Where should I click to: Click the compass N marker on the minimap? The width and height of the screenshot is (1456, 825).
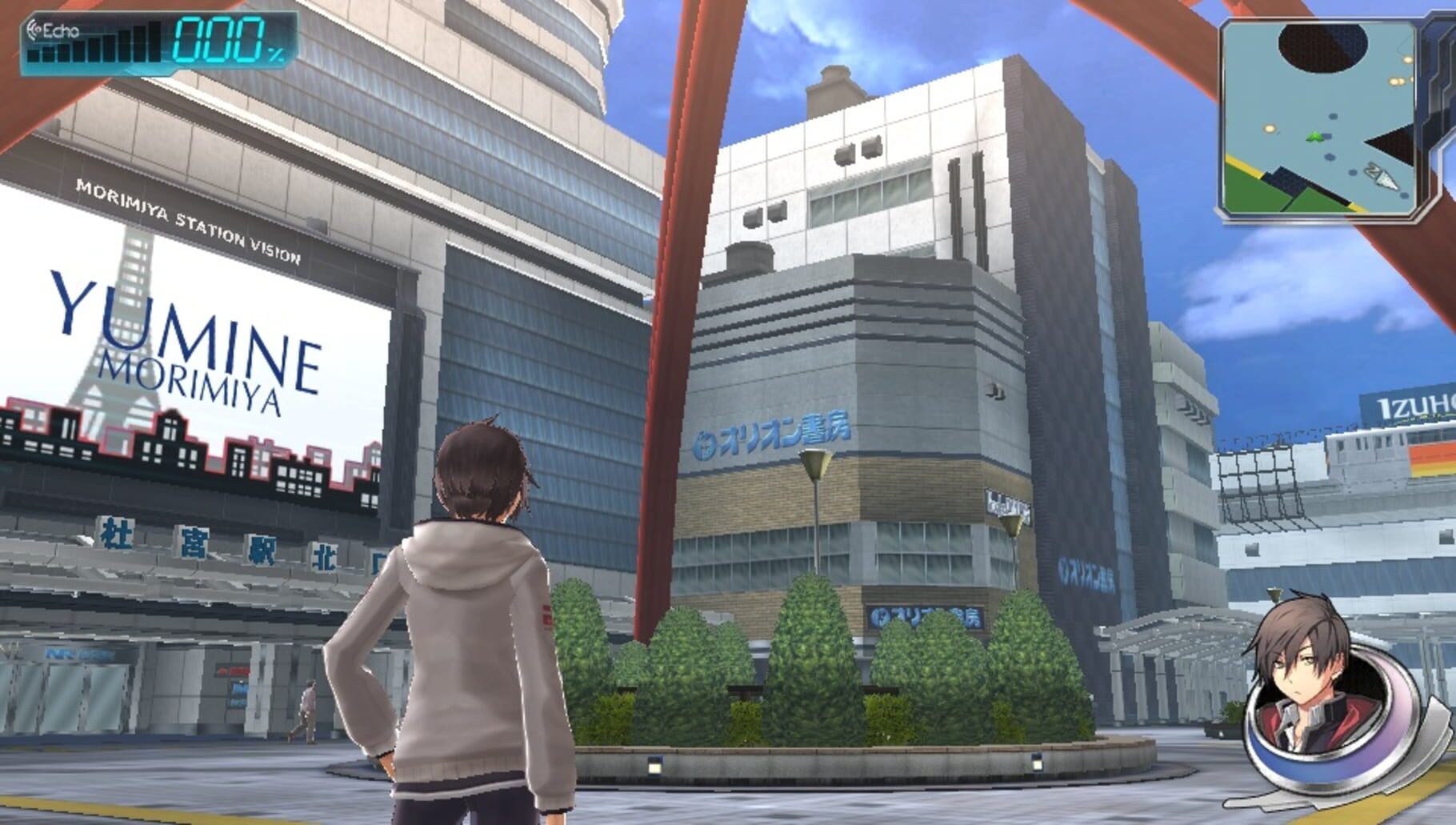click(1373, 170)
